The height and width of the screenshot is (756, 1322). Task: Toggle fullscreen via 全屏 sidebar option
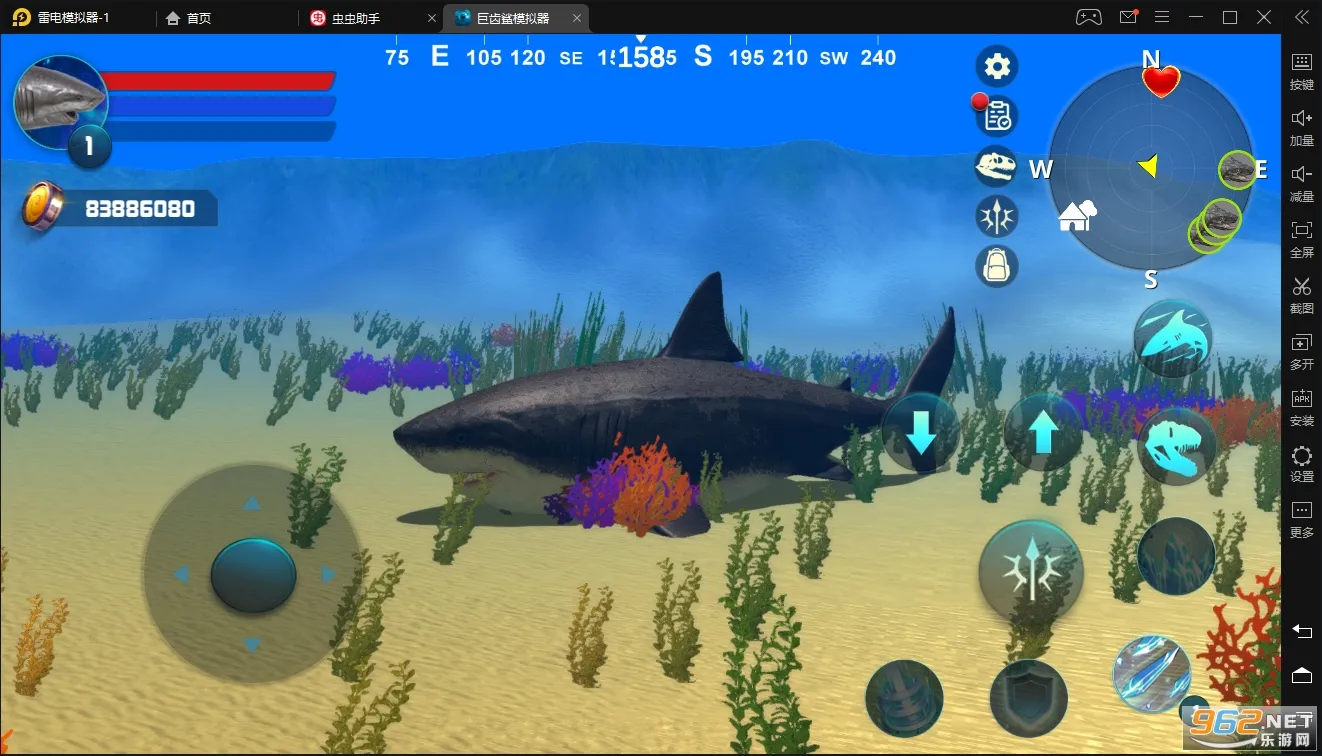(x=1301, y=240)
